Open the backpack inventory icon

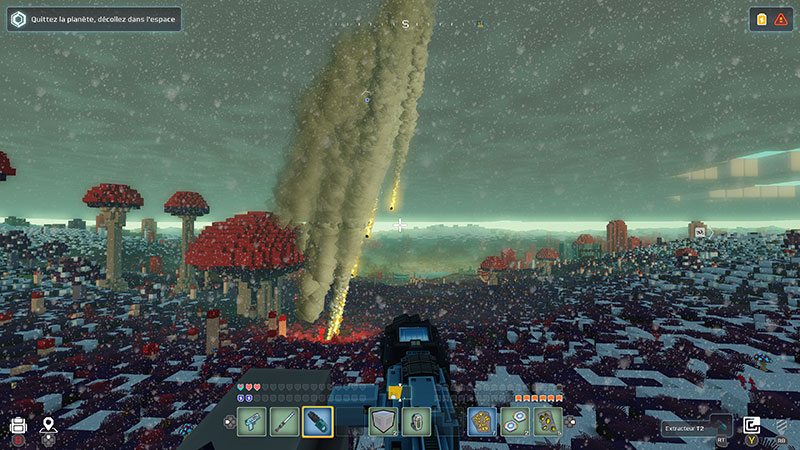click(18, 427)
